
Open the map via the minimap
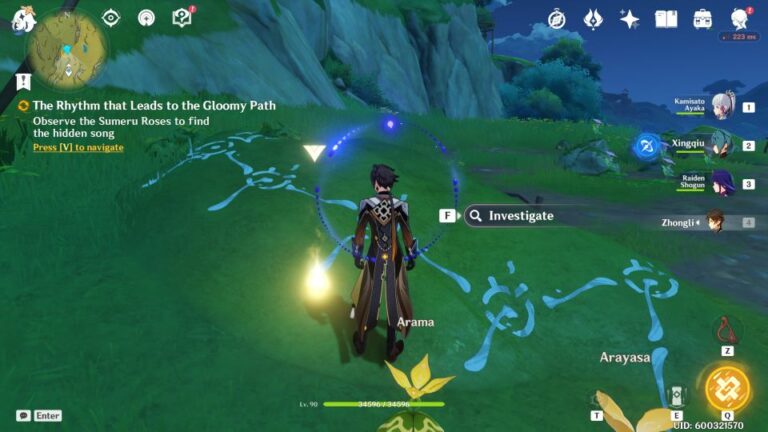[x=68, y=47]
